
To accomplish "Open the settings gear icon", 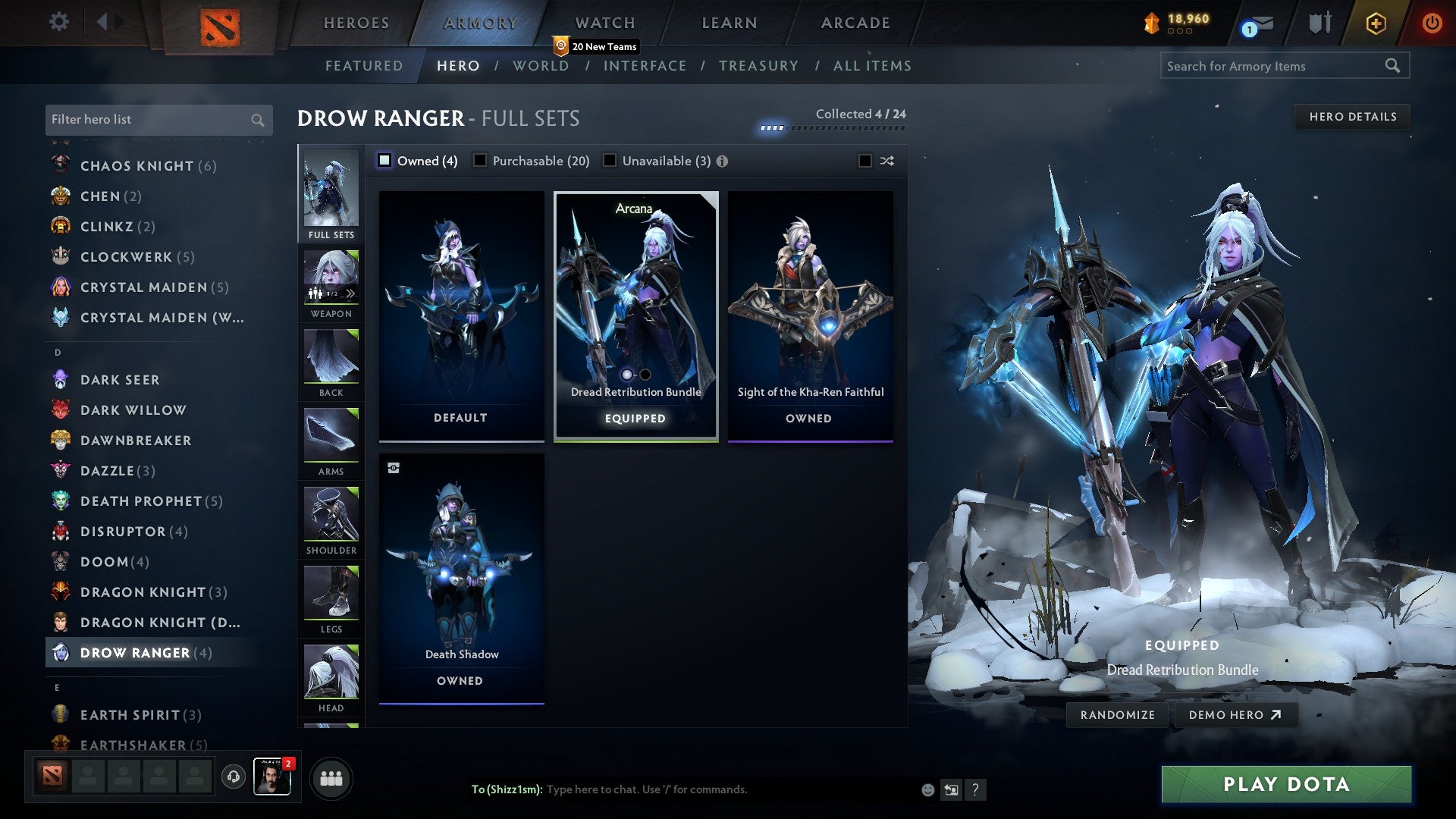I will (x=58, y=22).
